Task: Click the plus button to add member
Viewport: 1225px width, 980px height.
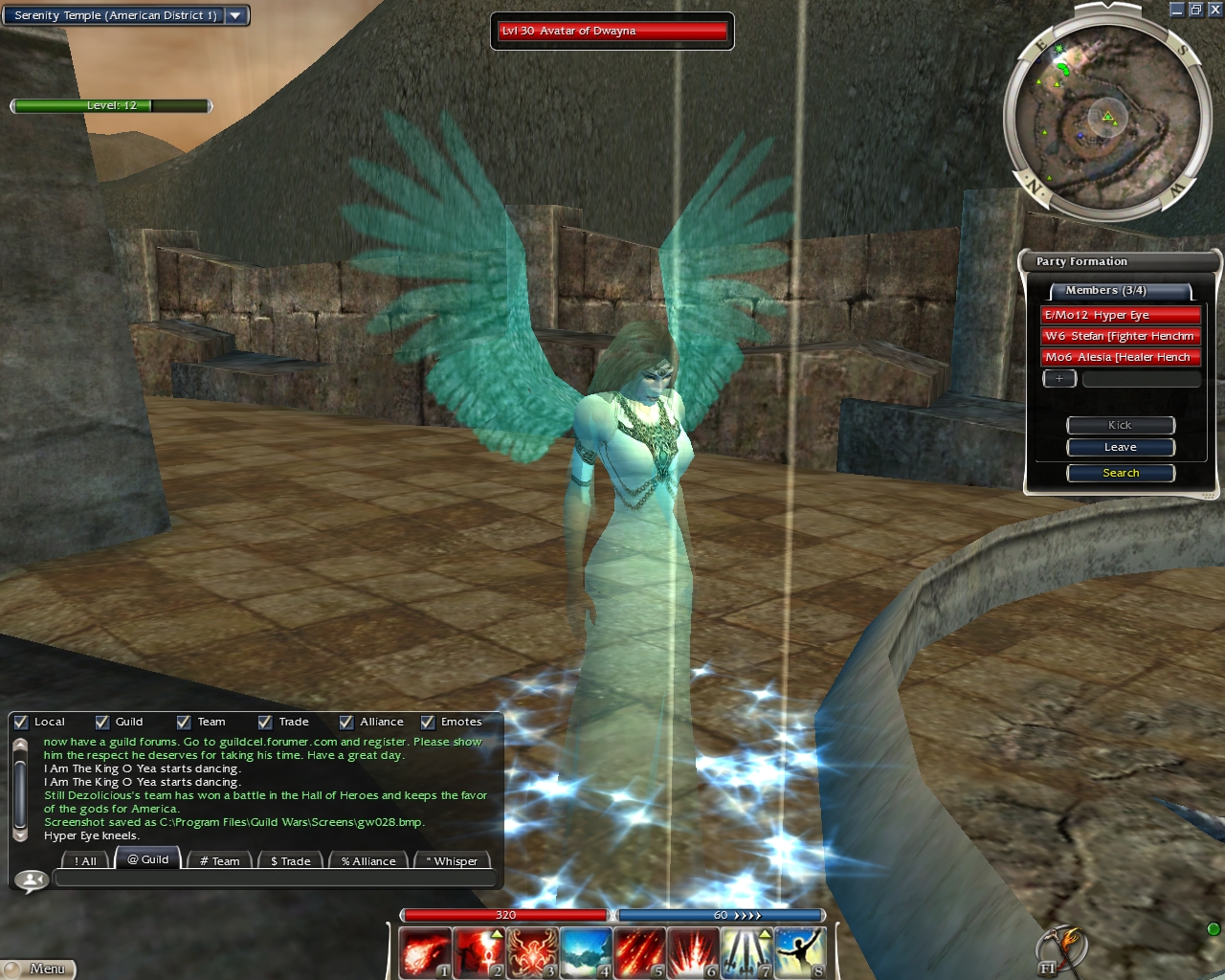Action: coord(1059,379)
